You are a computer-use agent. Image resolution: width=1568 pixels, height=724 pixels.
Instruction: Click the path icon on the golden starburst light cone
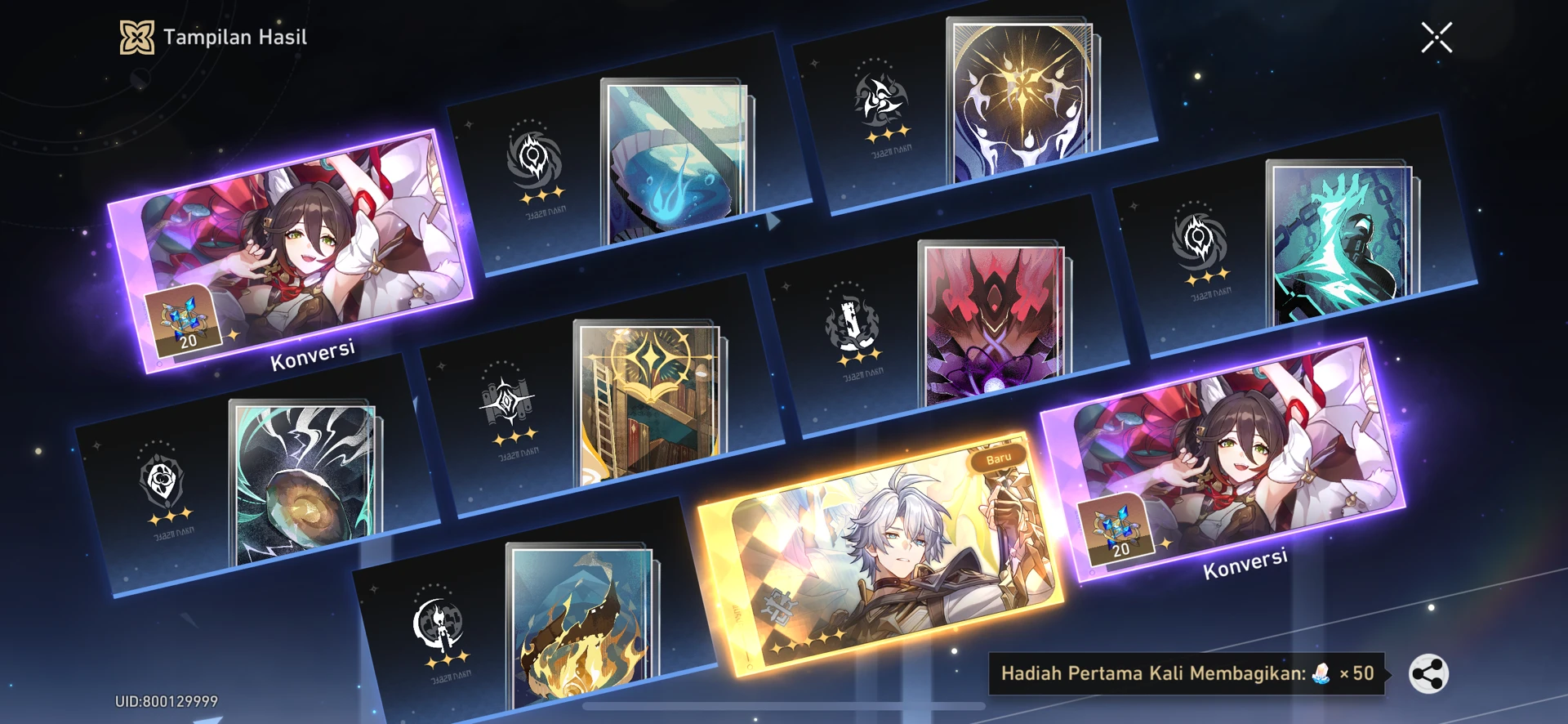[x=884, y=98]
